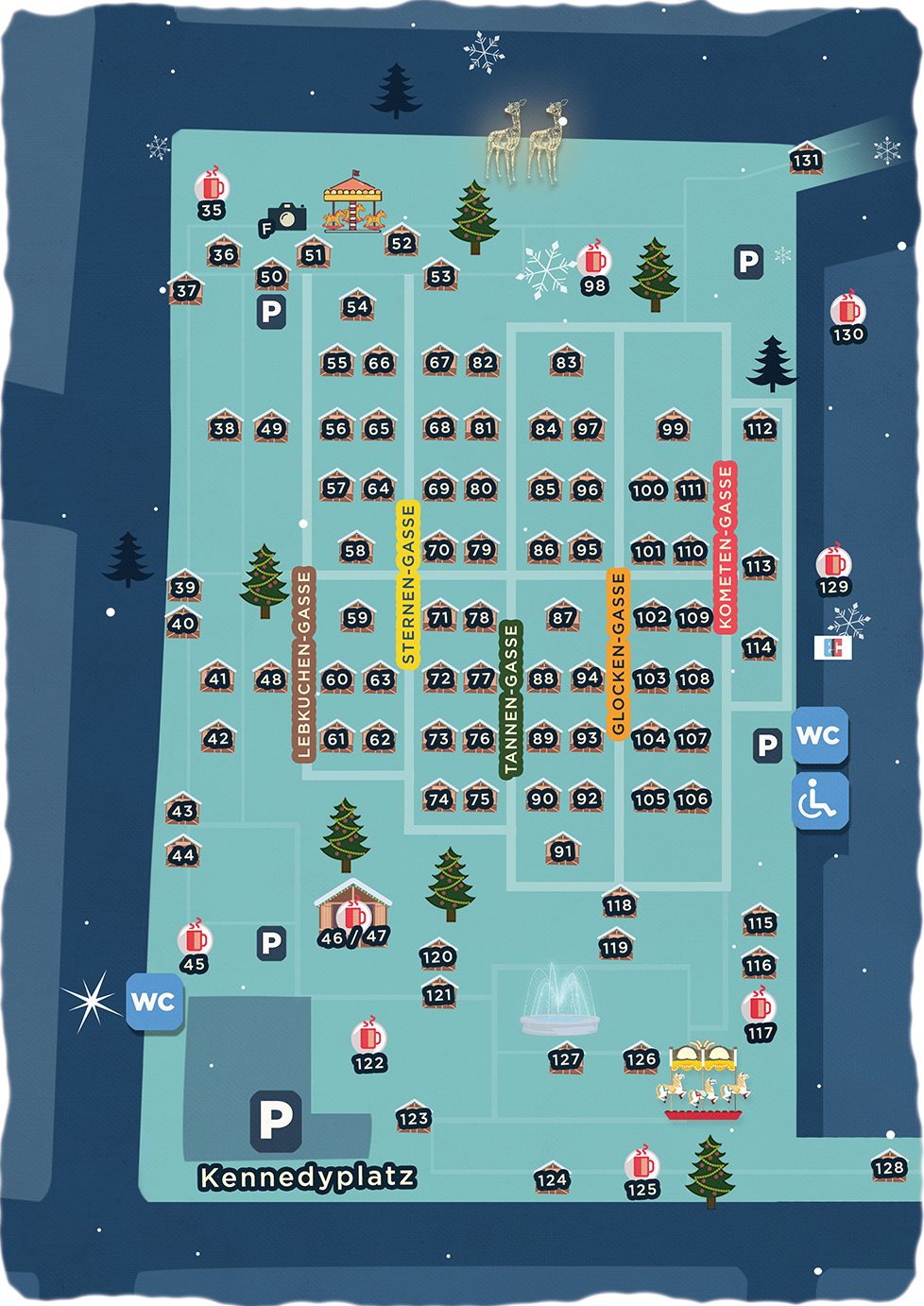This screenshot has width=924, height=1306.
Task: Open the Kennedyplatz parking marker
Action: tap(275, 1119)
